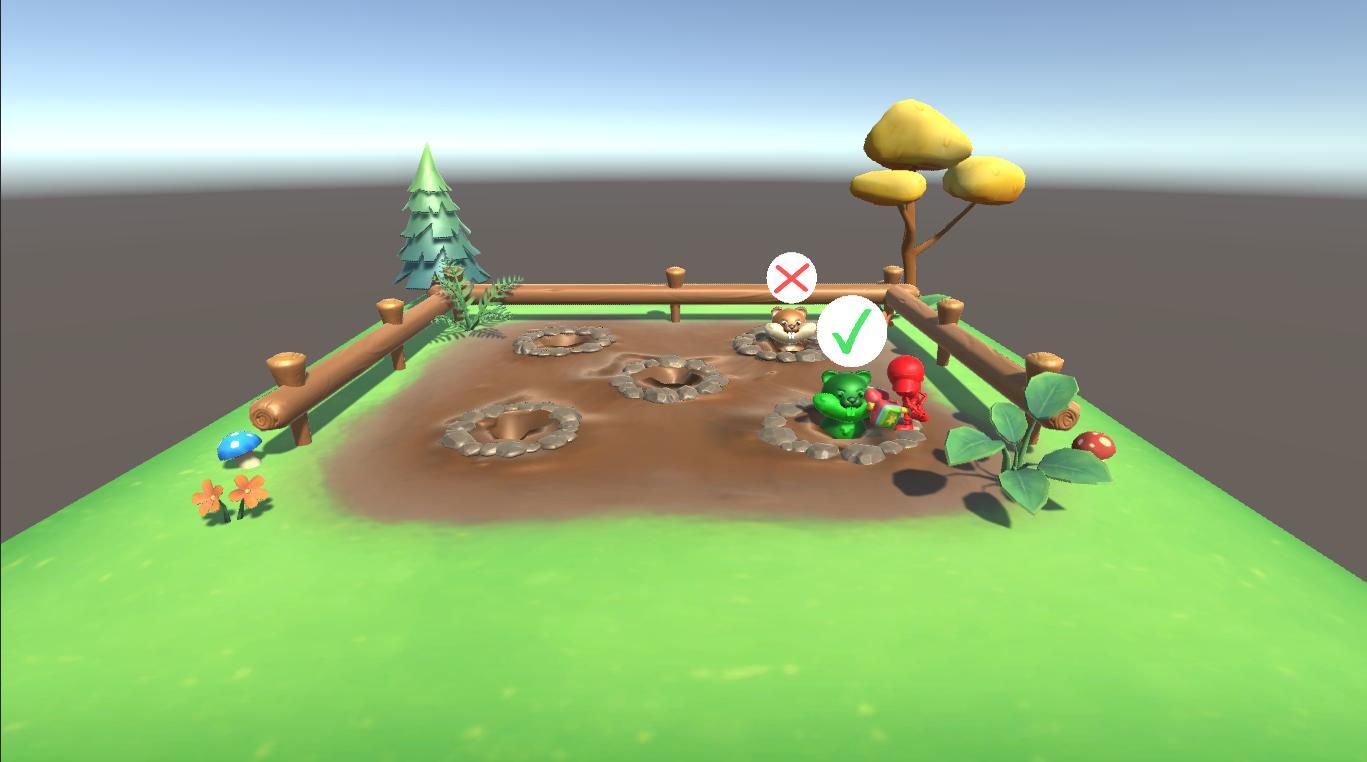Approve the green gopher with the checkmark

click(851, 332)
